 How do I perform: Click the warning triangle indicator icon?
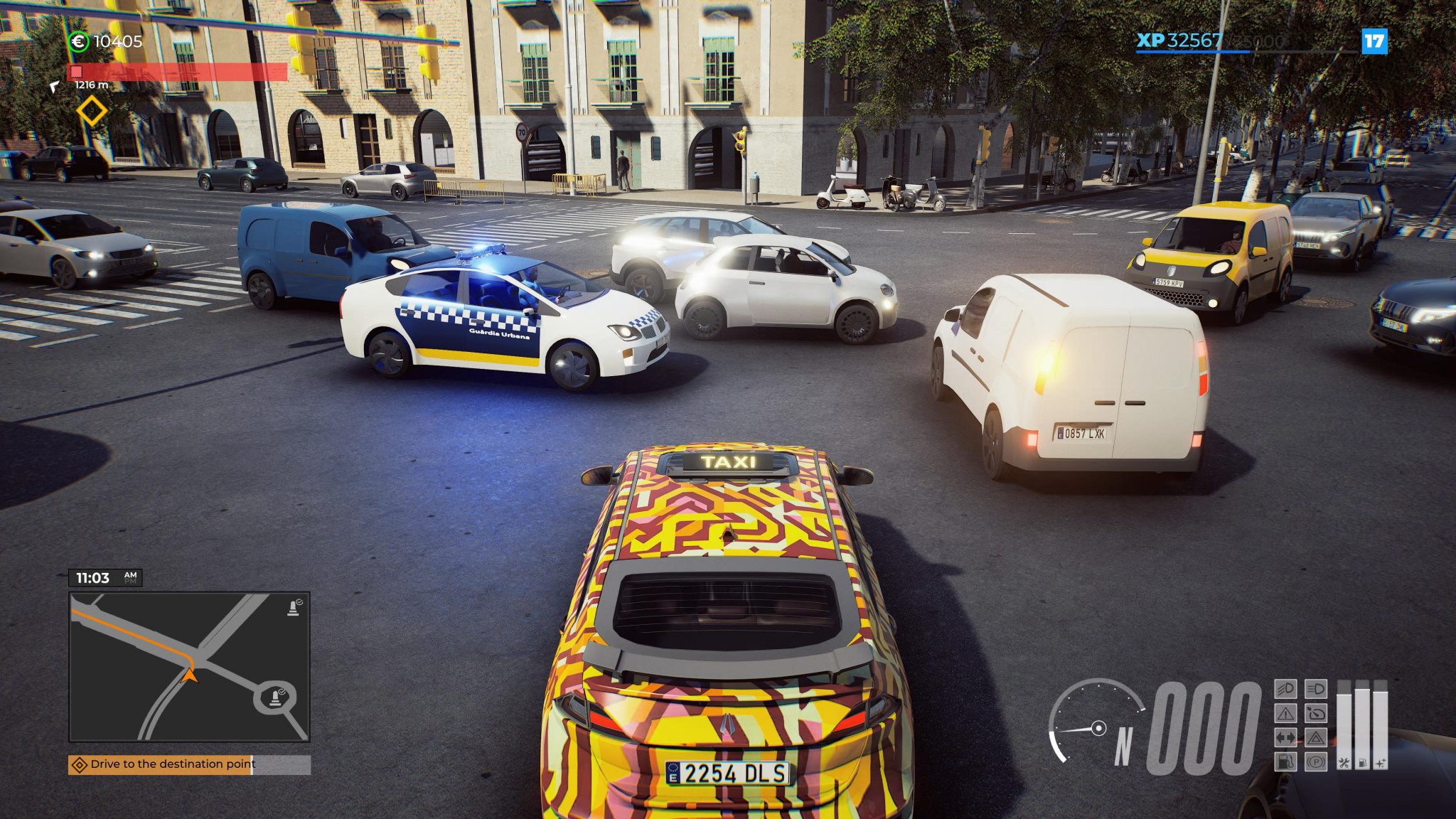[1285, 713]
